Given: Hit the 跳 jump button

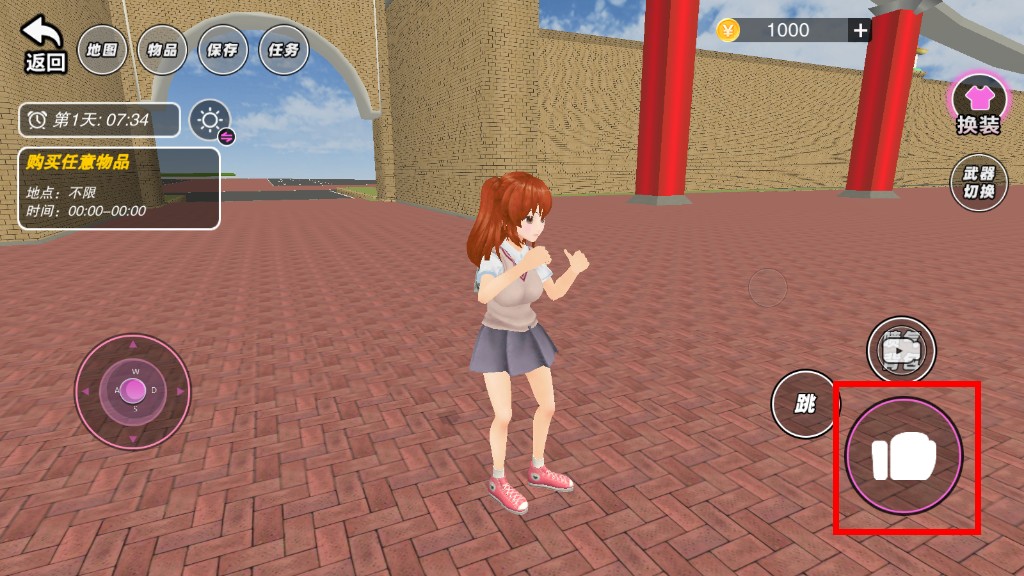Looking at the screenshot, I should click(805, 404).
